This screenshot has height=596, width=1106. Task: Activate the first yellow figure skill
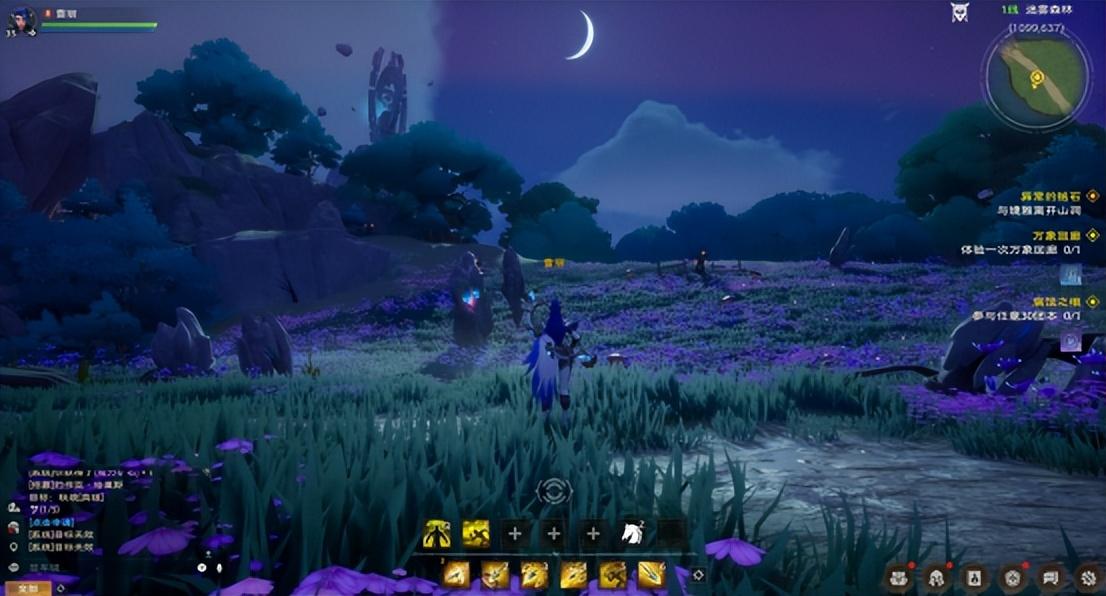(x=436, y=534)
